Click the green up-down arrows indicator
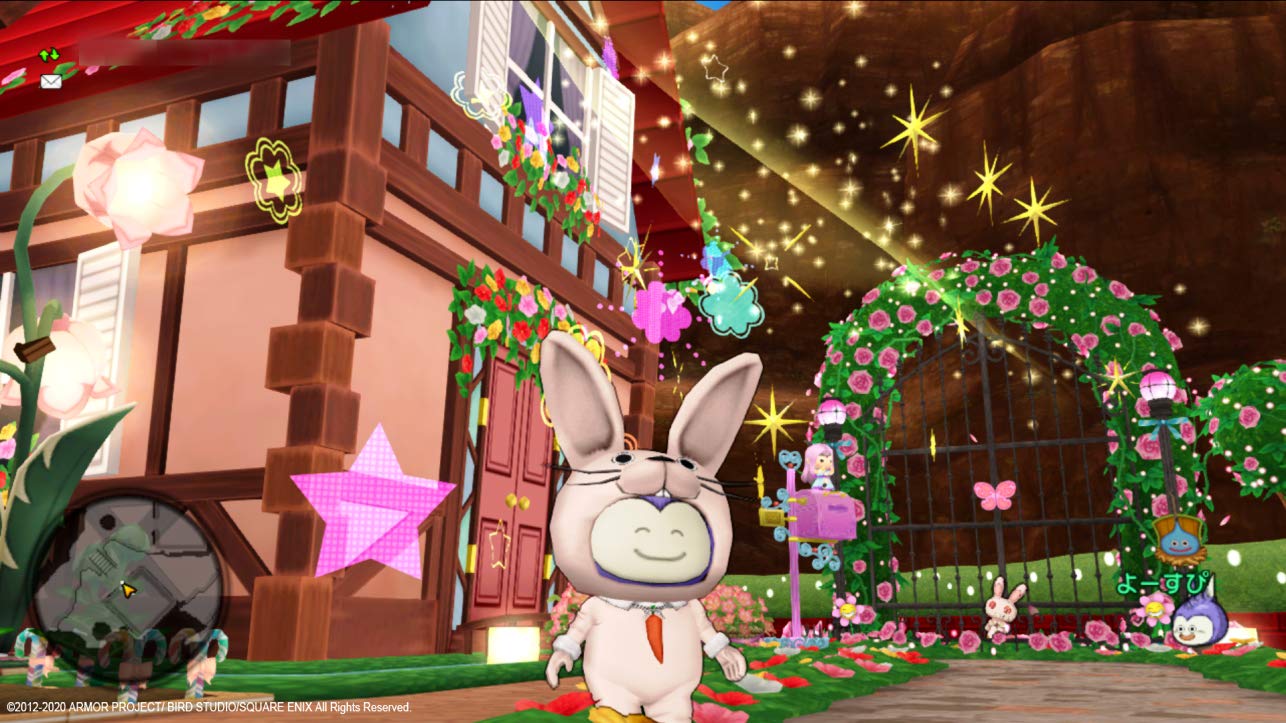Screen dimensions: 1286x723 click(x=48, y=55)
